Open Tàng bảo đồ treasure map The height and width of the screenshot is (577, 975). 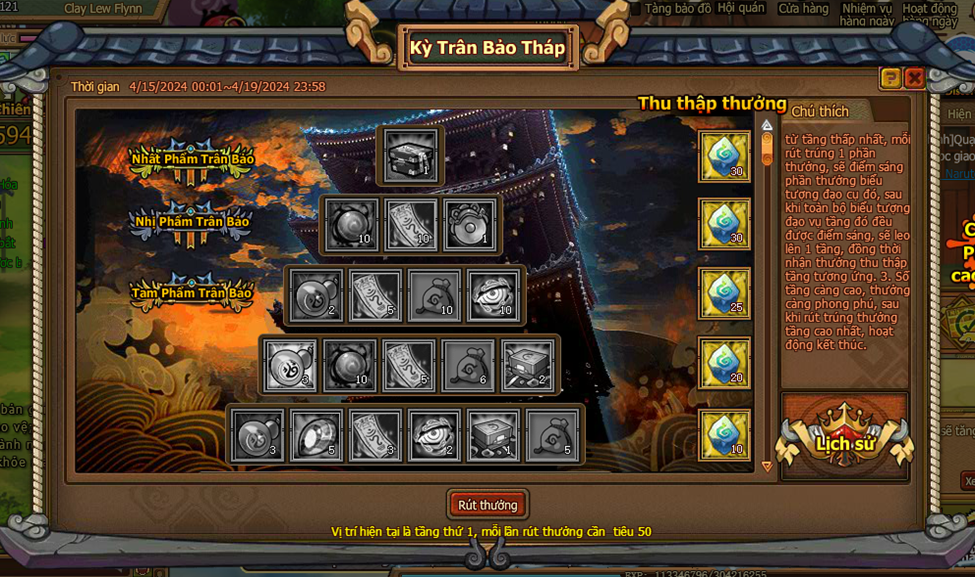(678, 9)
